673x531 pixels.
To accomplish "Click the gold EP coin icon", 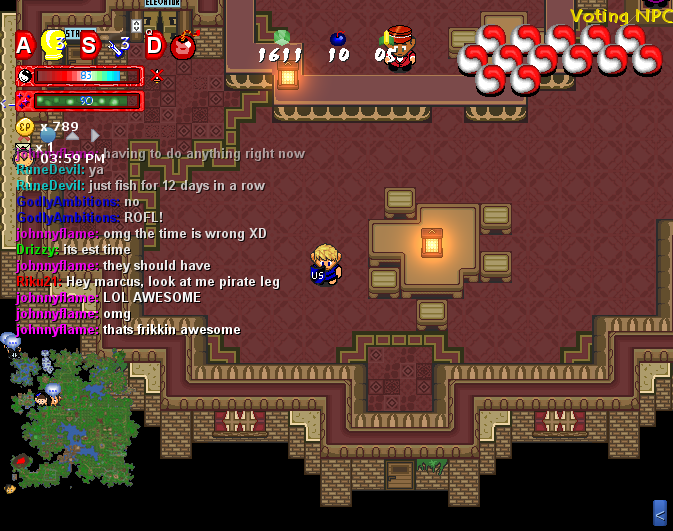I will coord(25,127).
